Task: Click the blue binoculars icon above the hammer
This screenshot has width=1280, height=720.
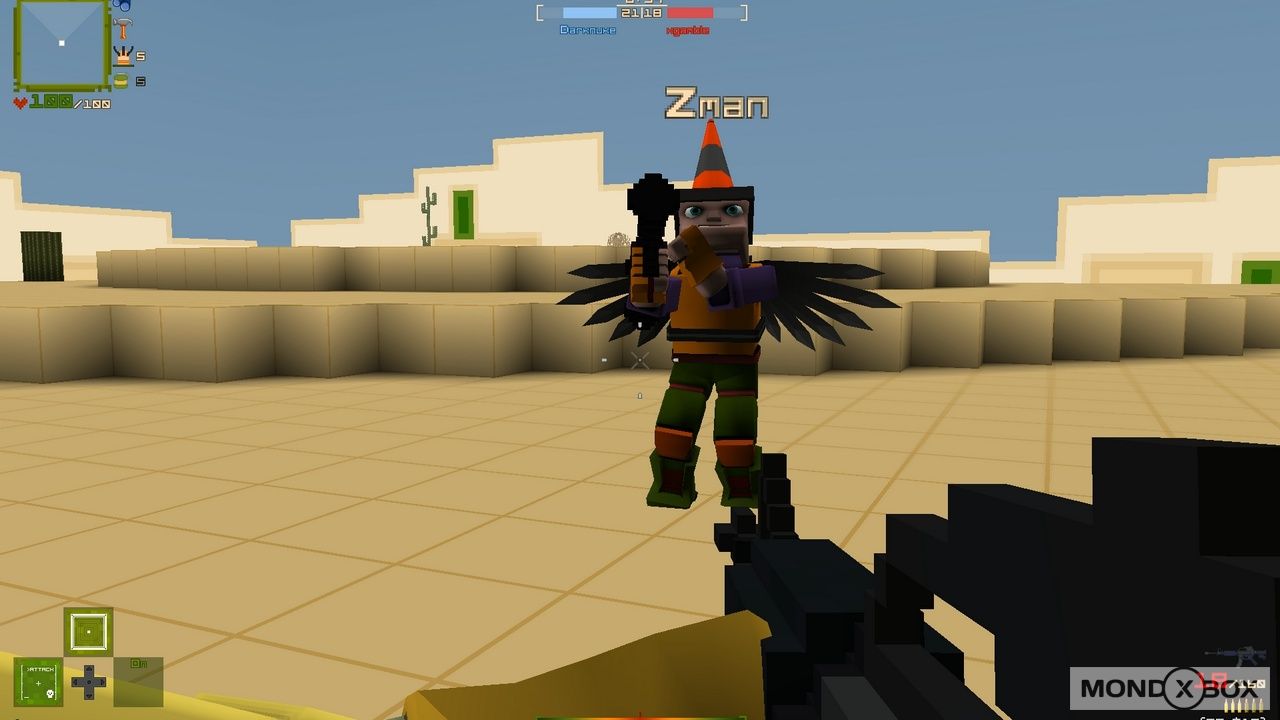Action: pyautogui.click(x=122, y=5)
